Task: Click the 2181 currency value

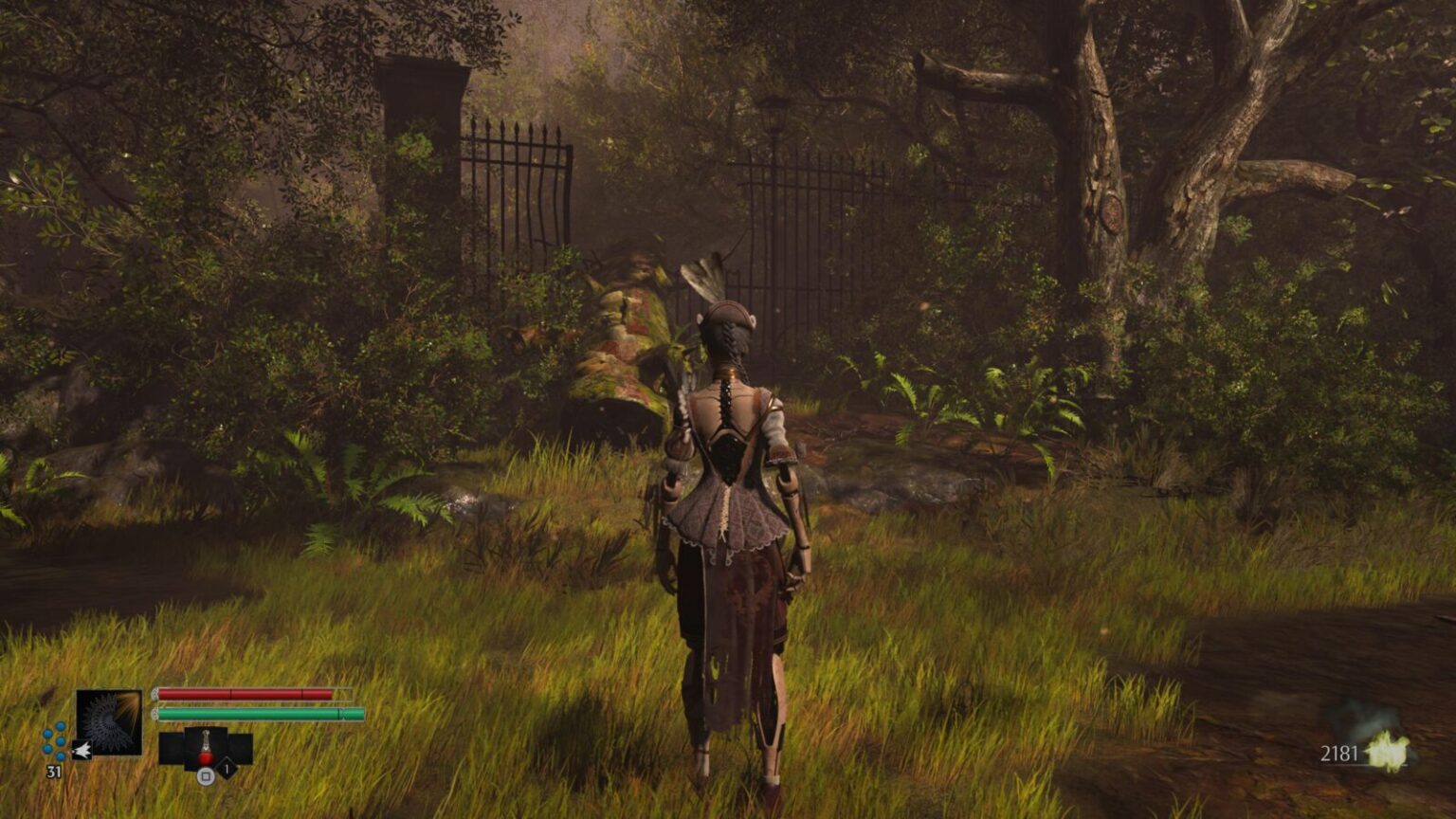Action: pyautogui.click(x=1340, y=754)
